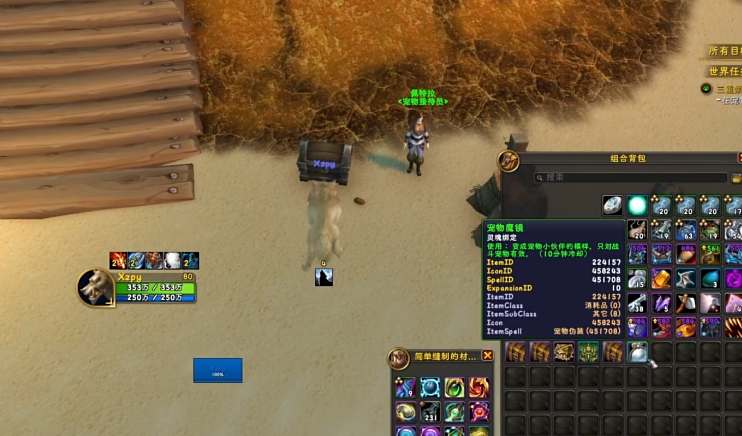This screenshot has height=436, width=742.
Task: Click the 世界任务 tracker header
Action: coord(724,71)
